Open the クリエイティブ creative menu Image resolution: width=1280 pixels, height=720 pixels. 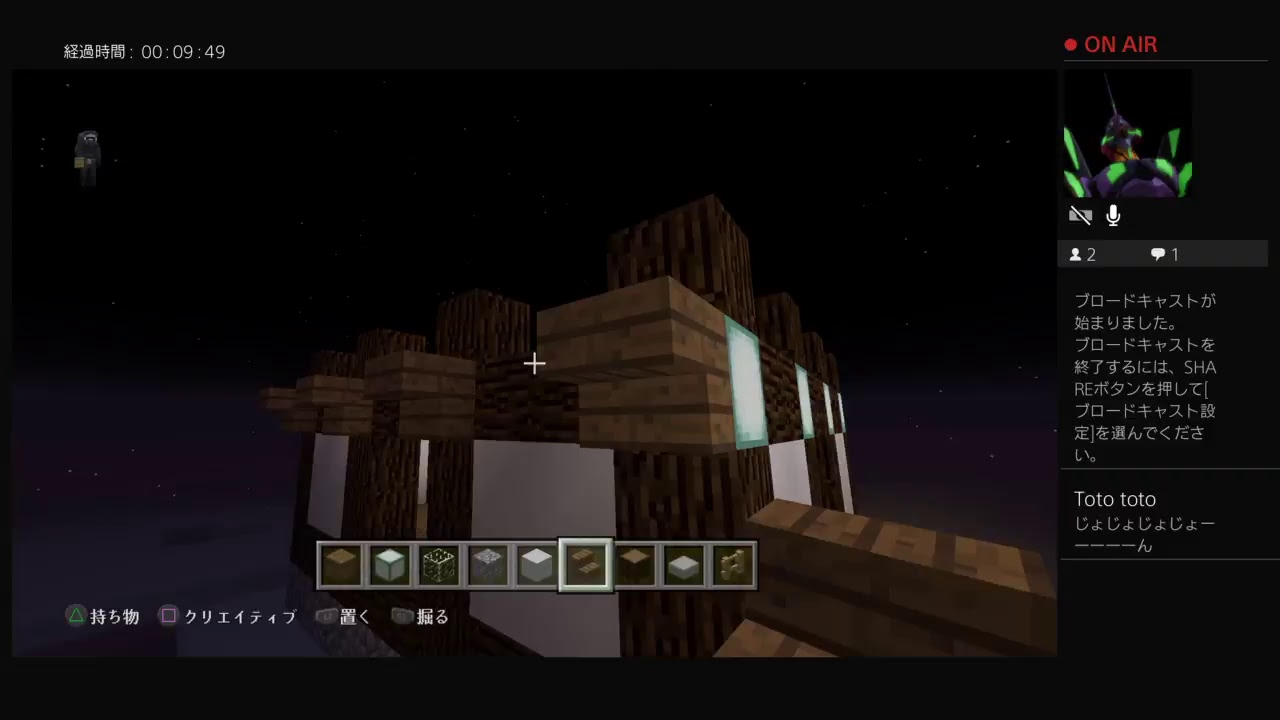pyautogui.click(x=228, y=616)
